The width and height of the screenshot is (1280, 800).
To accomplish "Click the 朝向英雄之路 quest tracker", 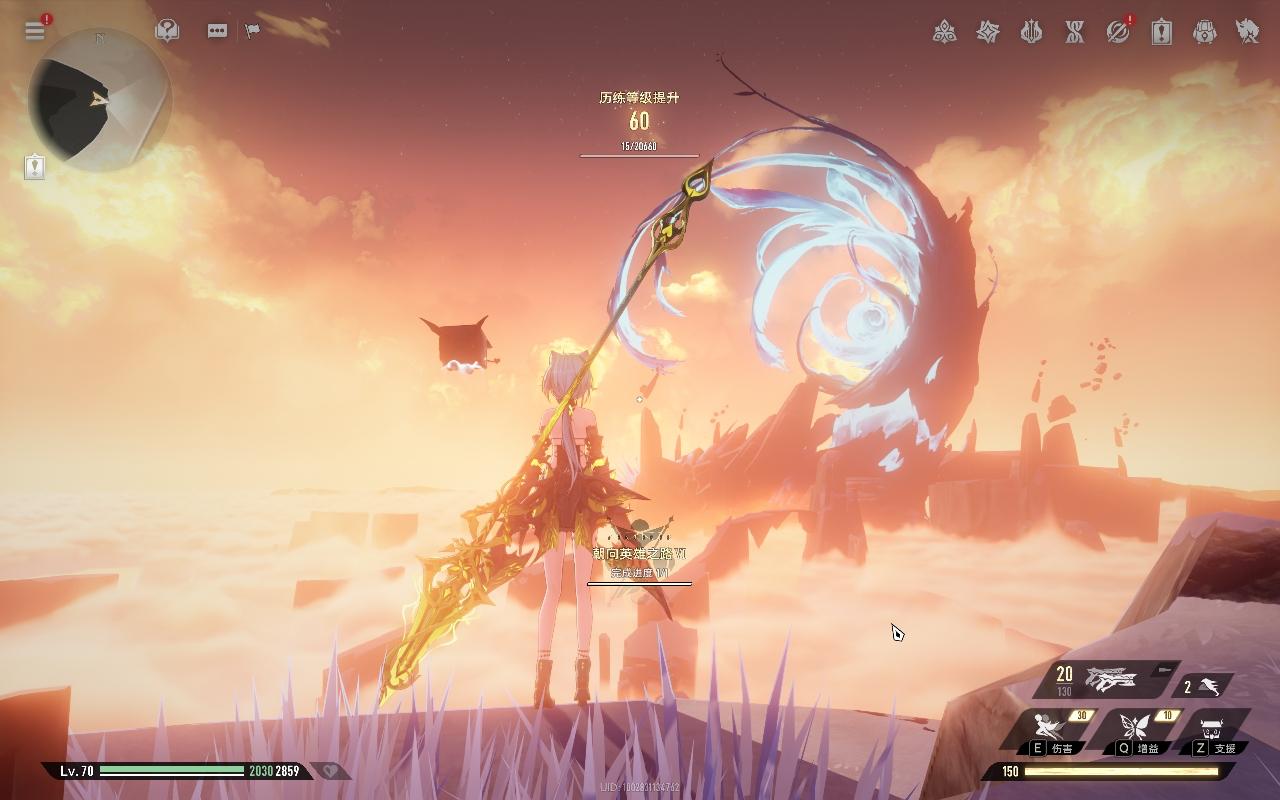I will (639, 562).
